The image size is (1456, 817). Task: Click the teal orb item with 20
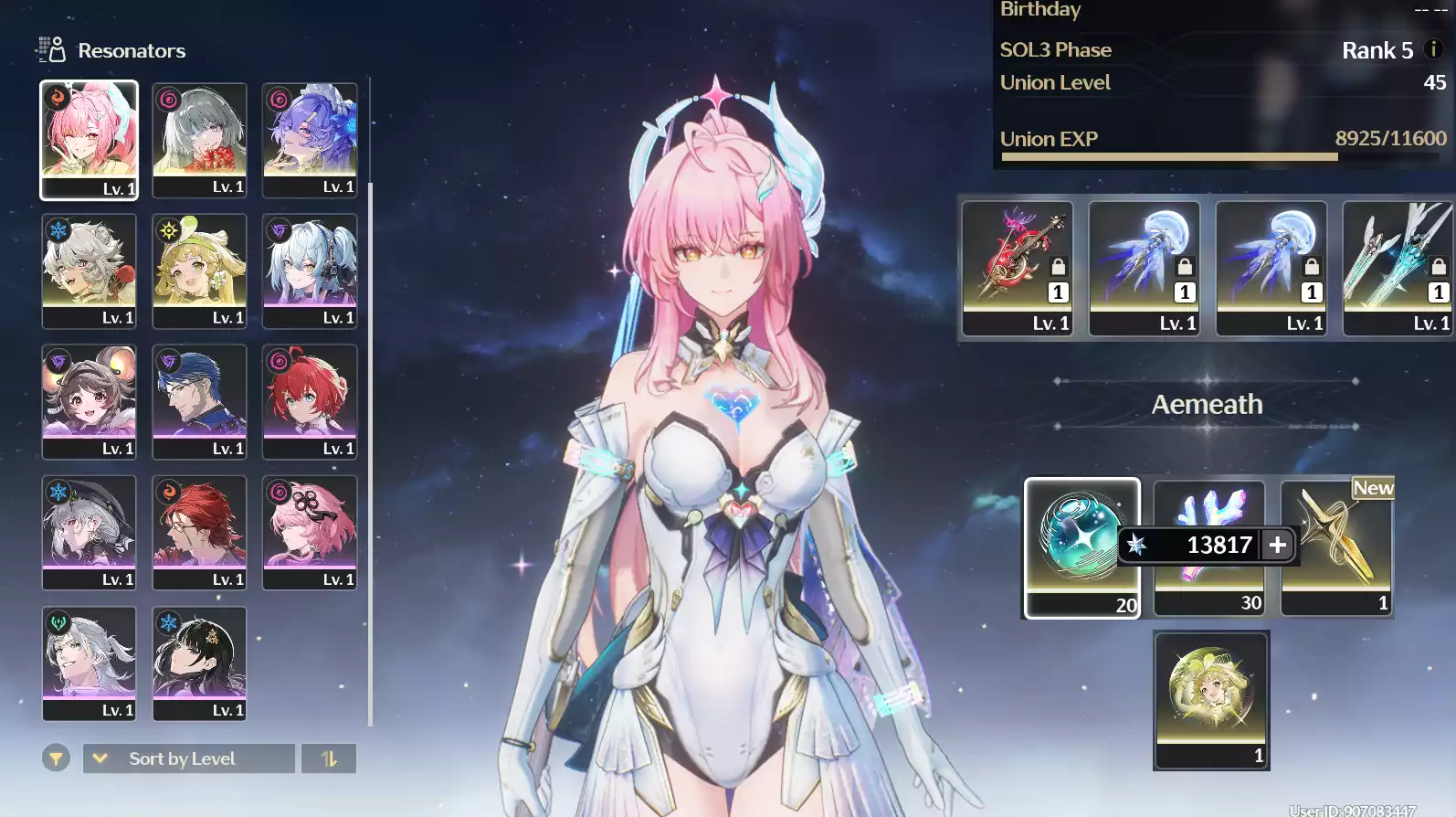click(x=1081, y=546)
